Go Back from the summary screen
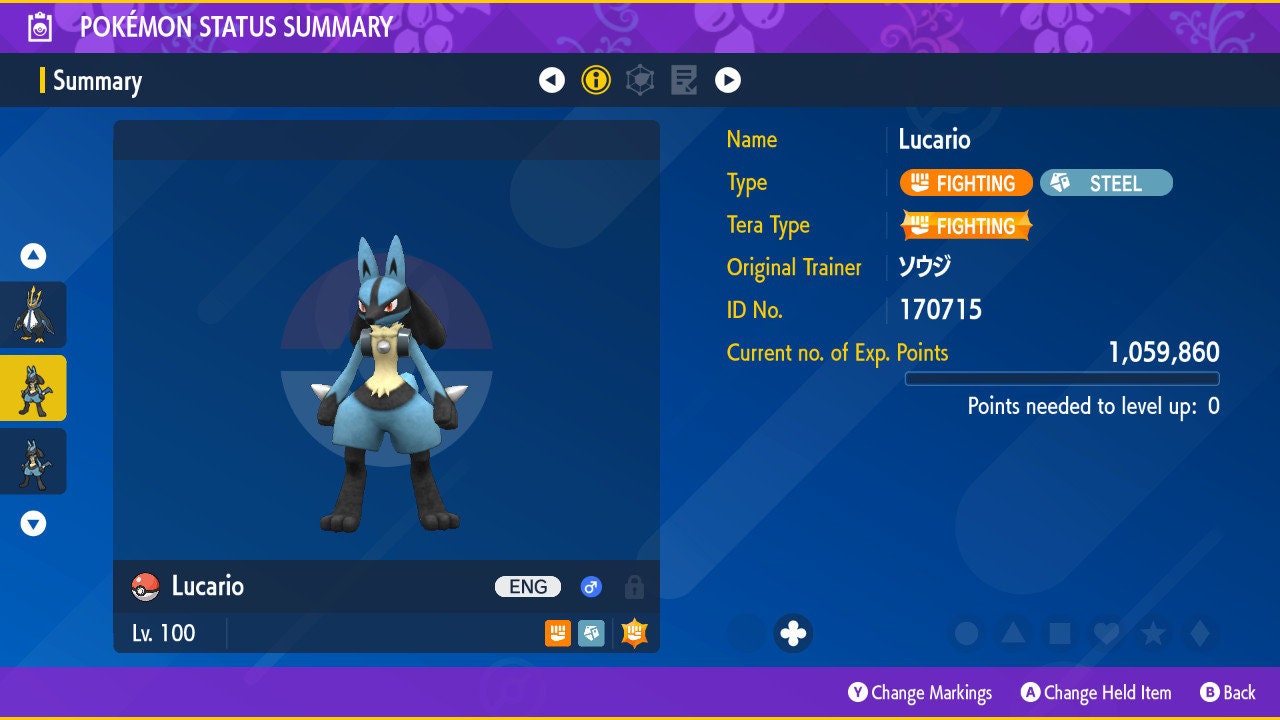 click(1228, 692)
